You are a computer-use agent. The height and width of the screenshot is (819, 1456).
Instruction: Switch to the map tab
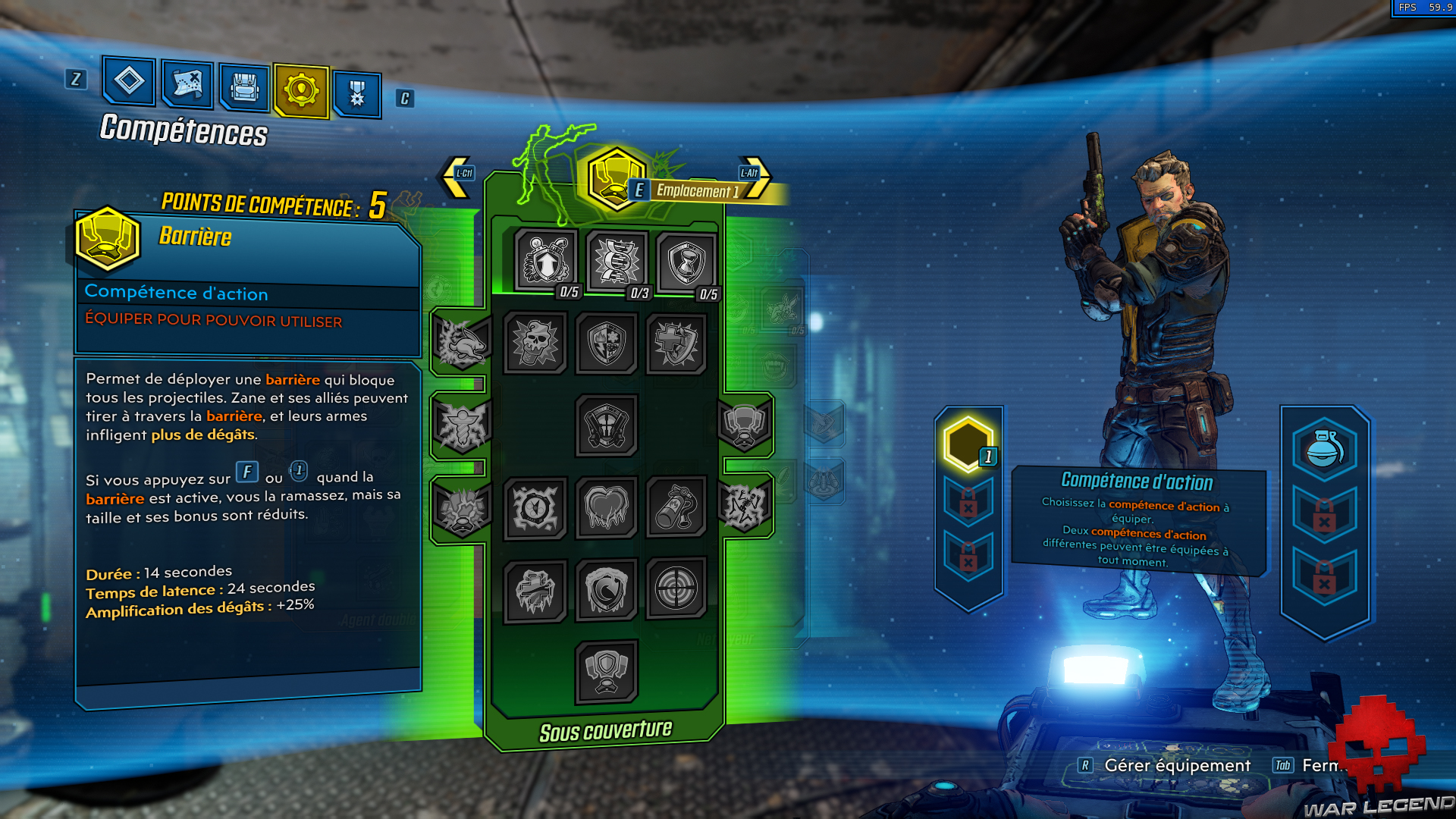187,86
